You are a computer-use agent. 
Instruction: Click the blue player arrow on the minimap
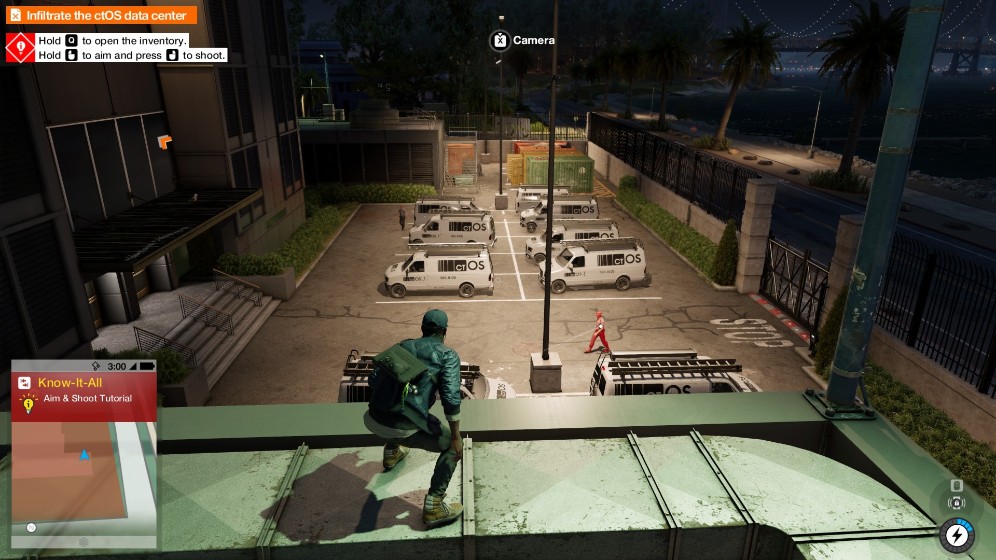(84, 455)
